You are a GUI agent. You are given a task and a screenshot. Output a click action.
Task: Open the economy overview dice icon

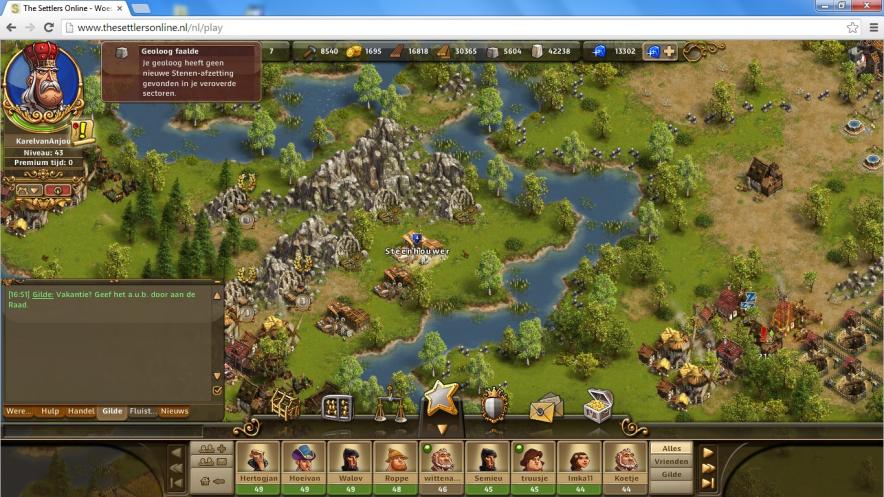[x=337, y=407]
